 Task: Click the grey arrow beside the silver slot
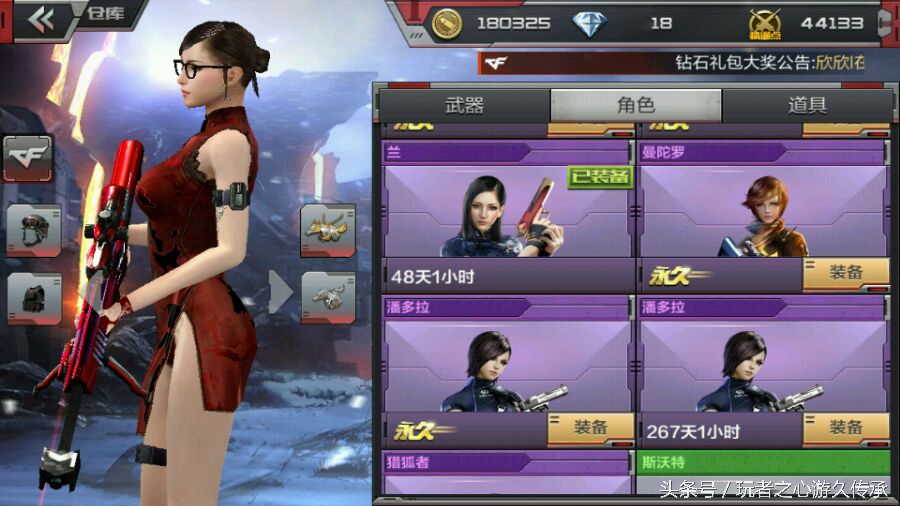281,291
